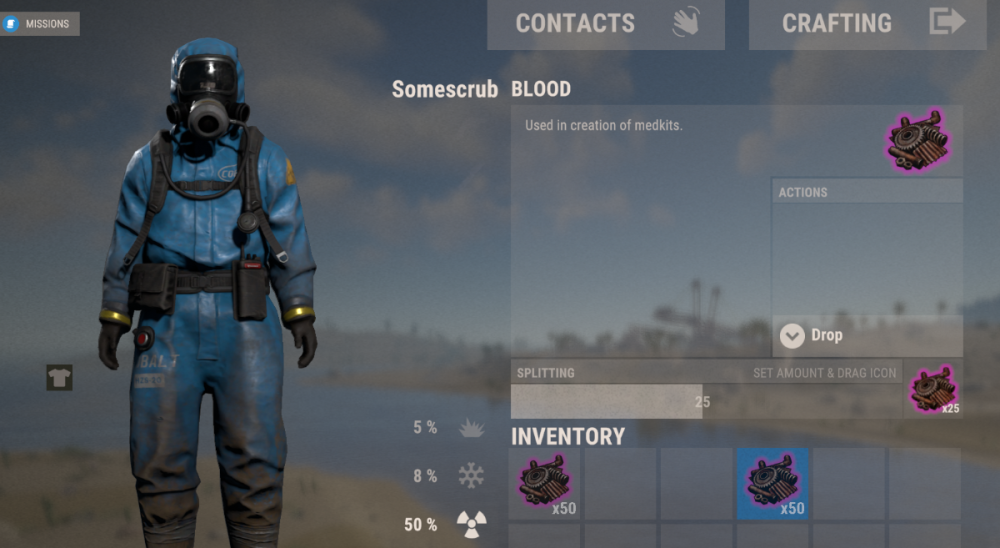
Task: Toggle the shirt clothing icon
Action: pyautogui.click(x=59, y=377)
